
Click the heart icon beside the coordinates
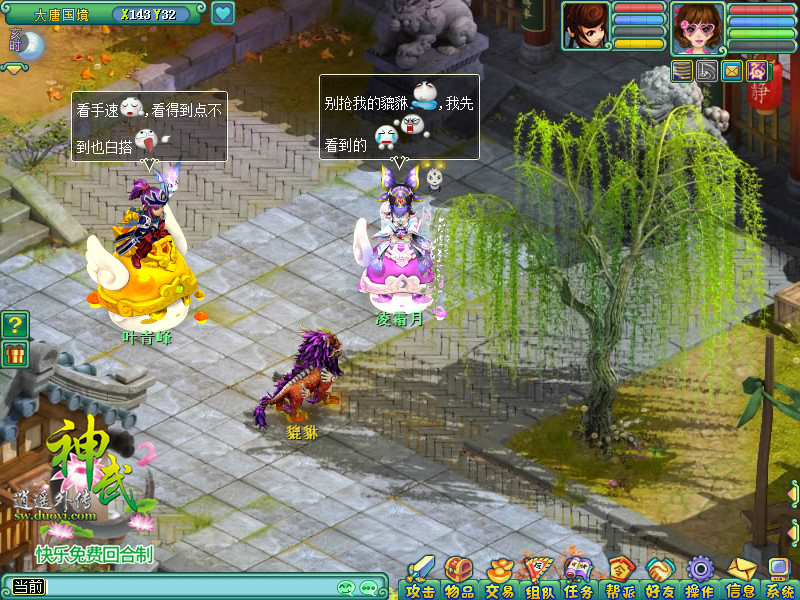223,14
